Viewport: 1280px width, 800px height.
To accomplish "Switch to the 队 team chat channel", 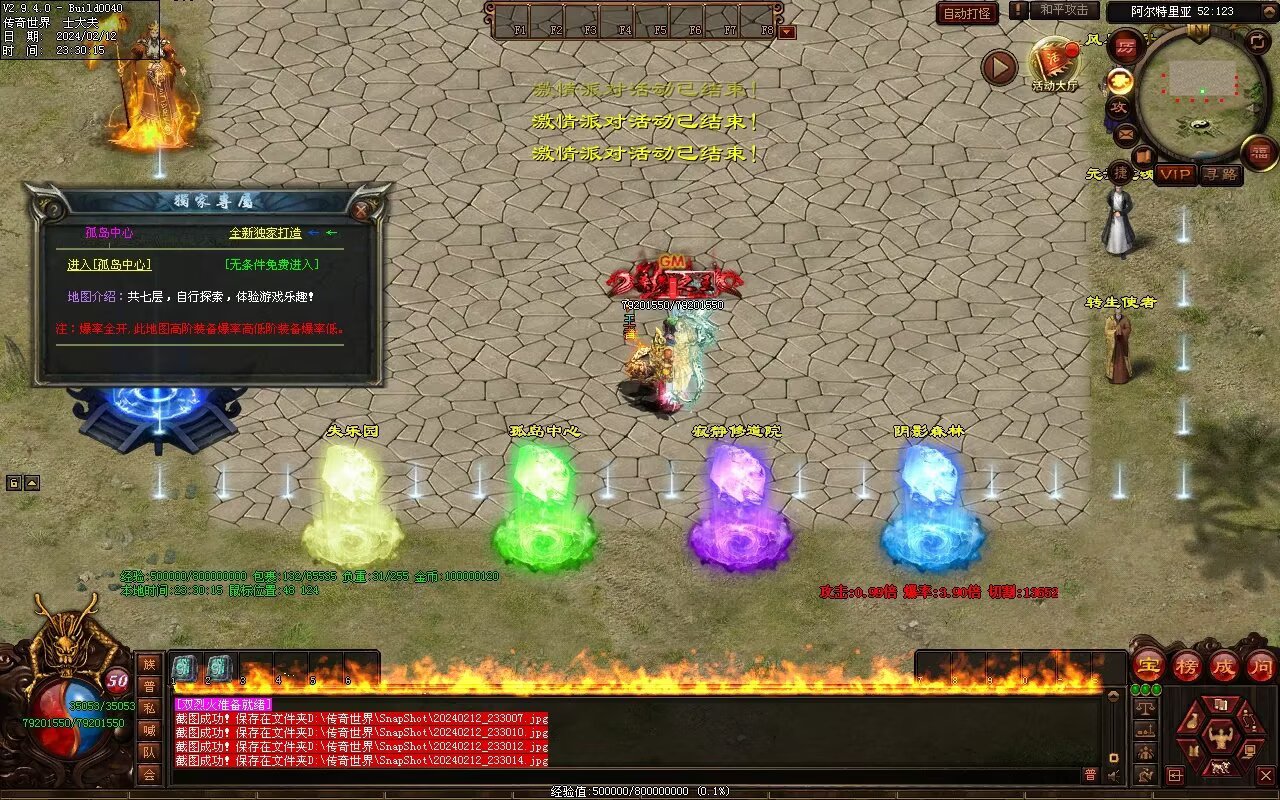I will (149, 752).
